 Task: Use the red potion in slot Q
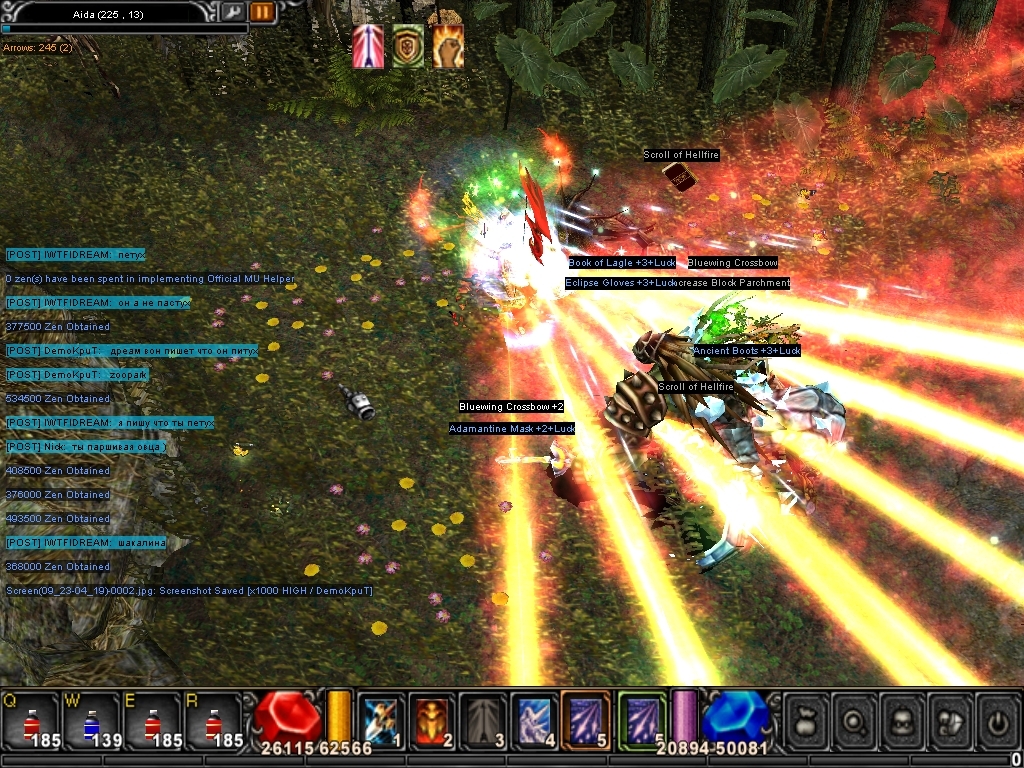click(x=30, y=718)
